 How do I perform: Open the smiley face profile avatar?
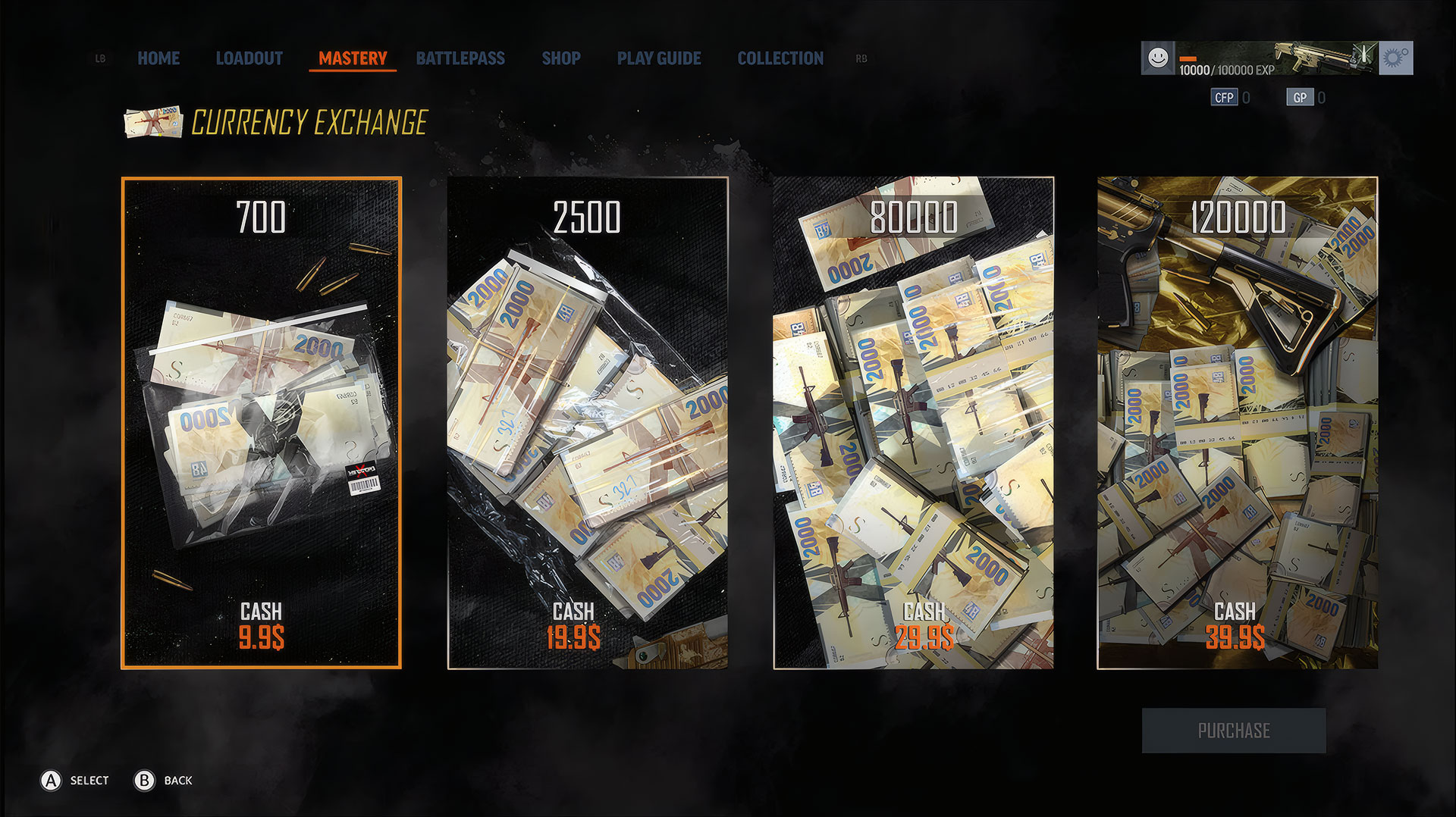[x=1158, y=58]
